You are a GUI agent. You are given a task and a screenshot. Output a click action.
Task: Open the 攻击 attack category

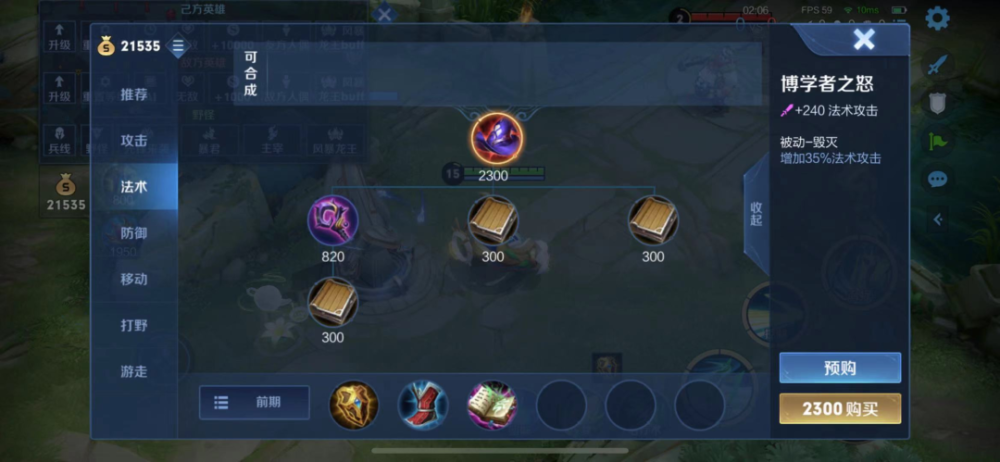[134, 141]
